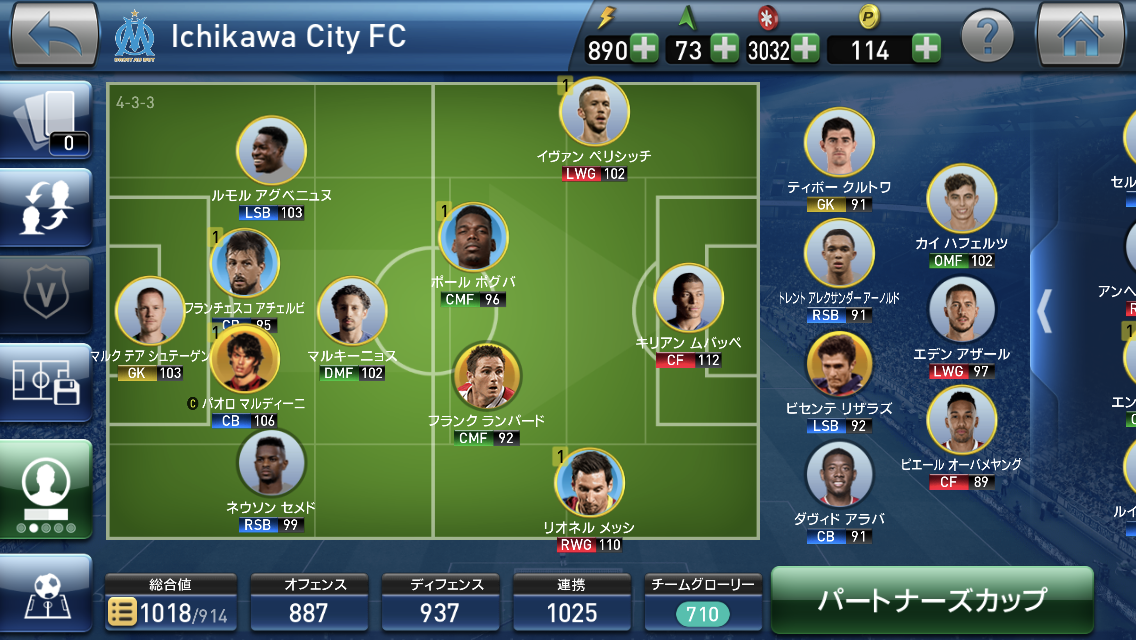Go back with the arrow button
The image size is (1136, 640).
pos(54,34)
